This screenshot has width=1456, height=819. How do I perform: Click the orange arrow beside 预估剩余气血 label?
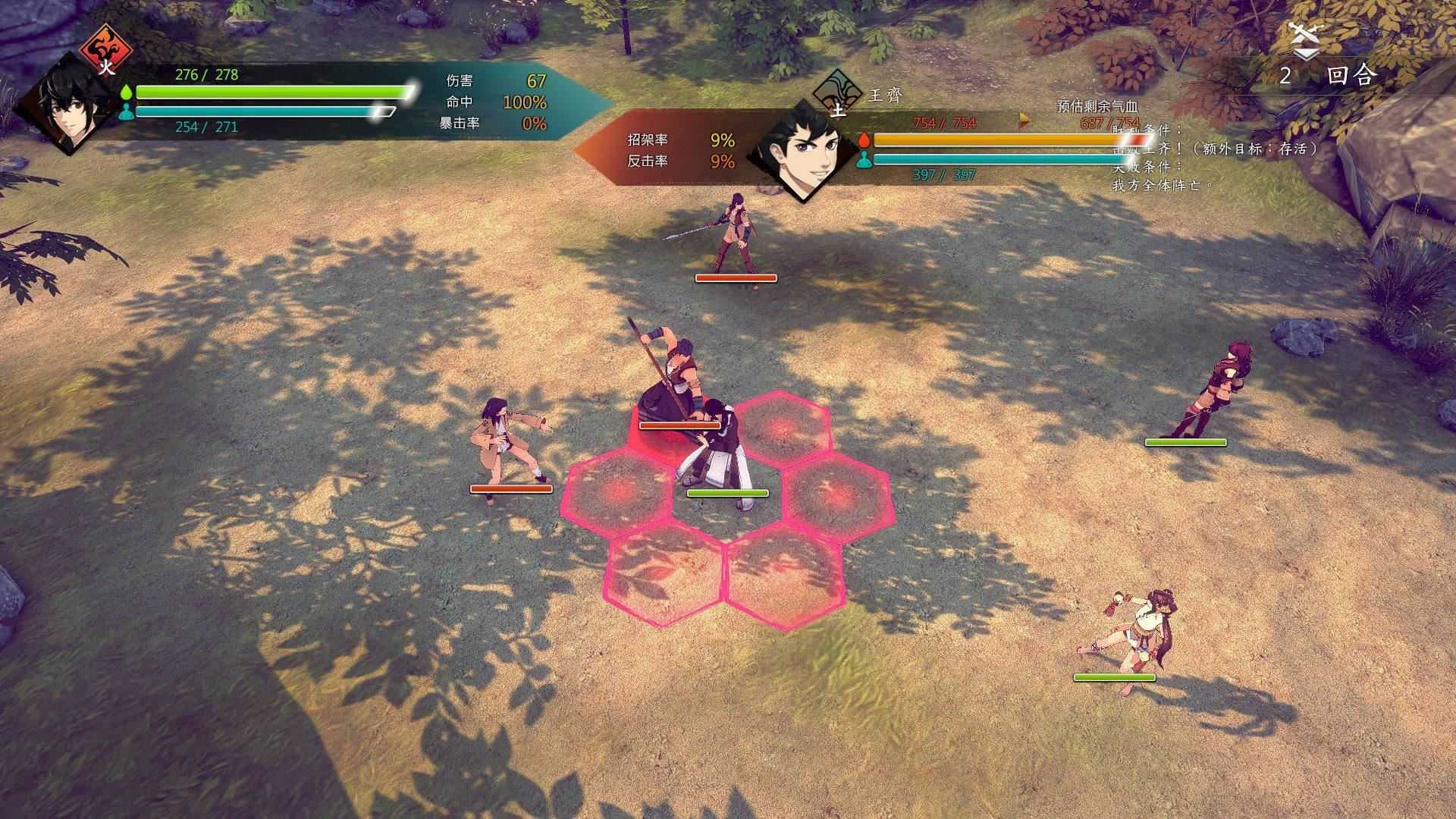coord(1025,118)
